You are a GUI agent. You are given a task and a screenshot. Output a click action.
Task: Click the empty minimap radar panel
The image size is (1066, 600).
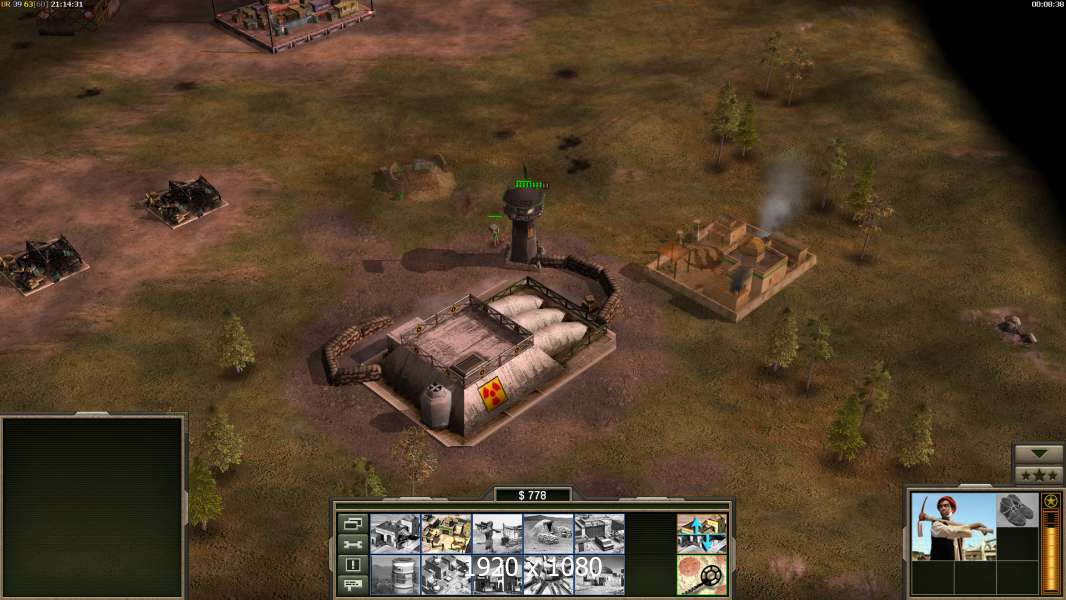pos(93,506)
